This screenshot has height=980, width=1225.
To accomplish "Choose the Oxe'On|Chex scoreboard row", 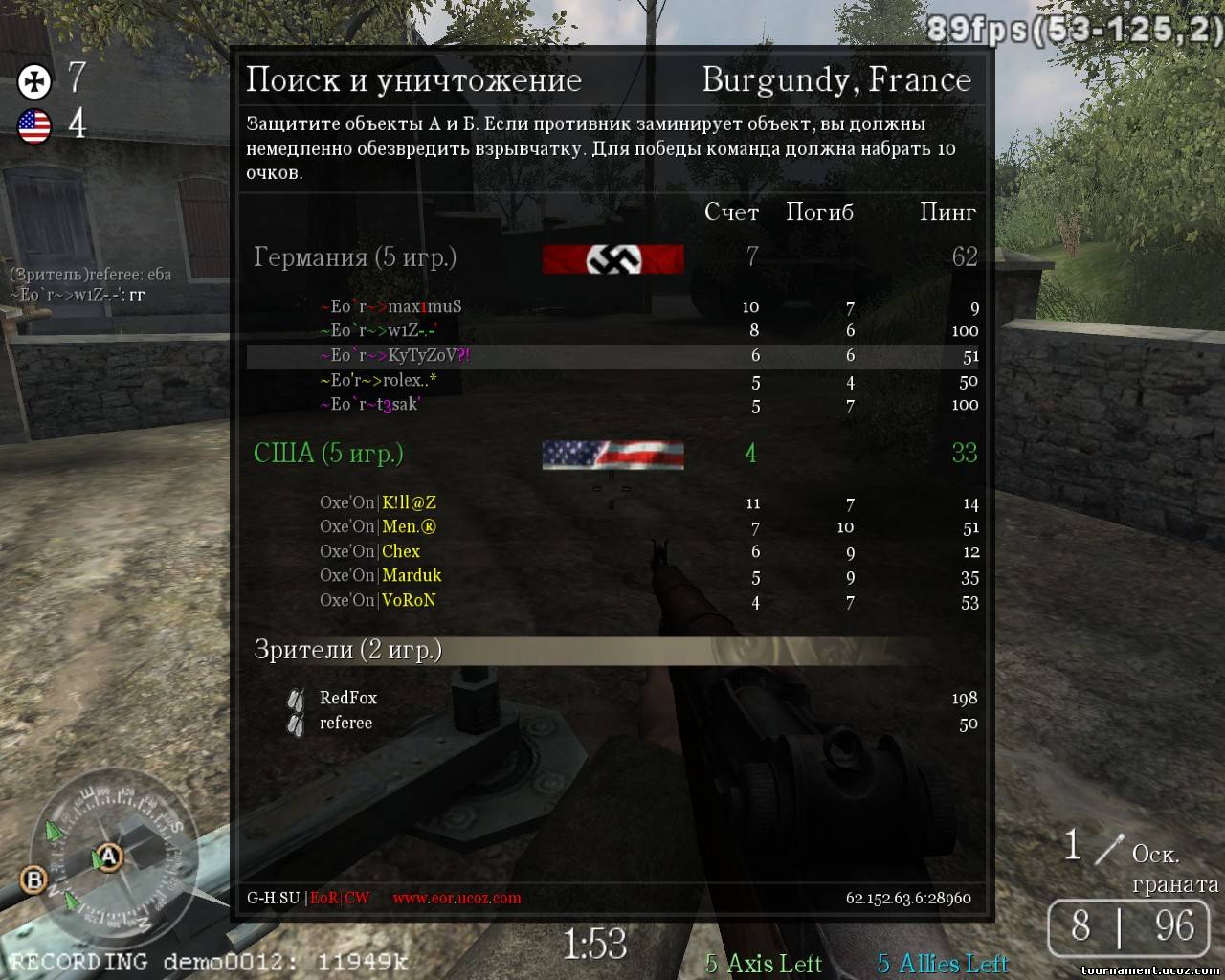I will (x=369, y=551).
